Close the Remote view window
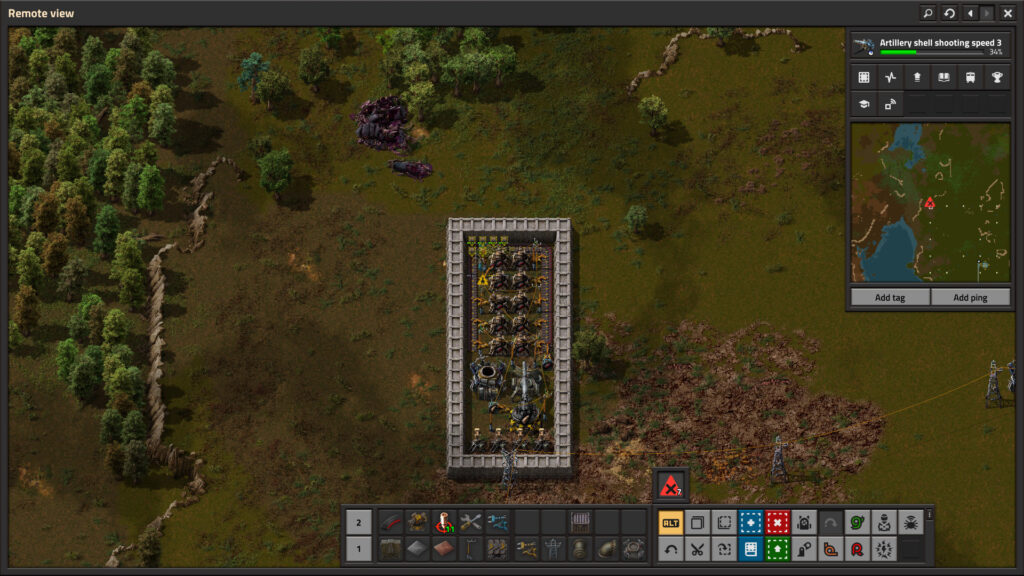The image size is (1024, 576). coord(1007,13)
